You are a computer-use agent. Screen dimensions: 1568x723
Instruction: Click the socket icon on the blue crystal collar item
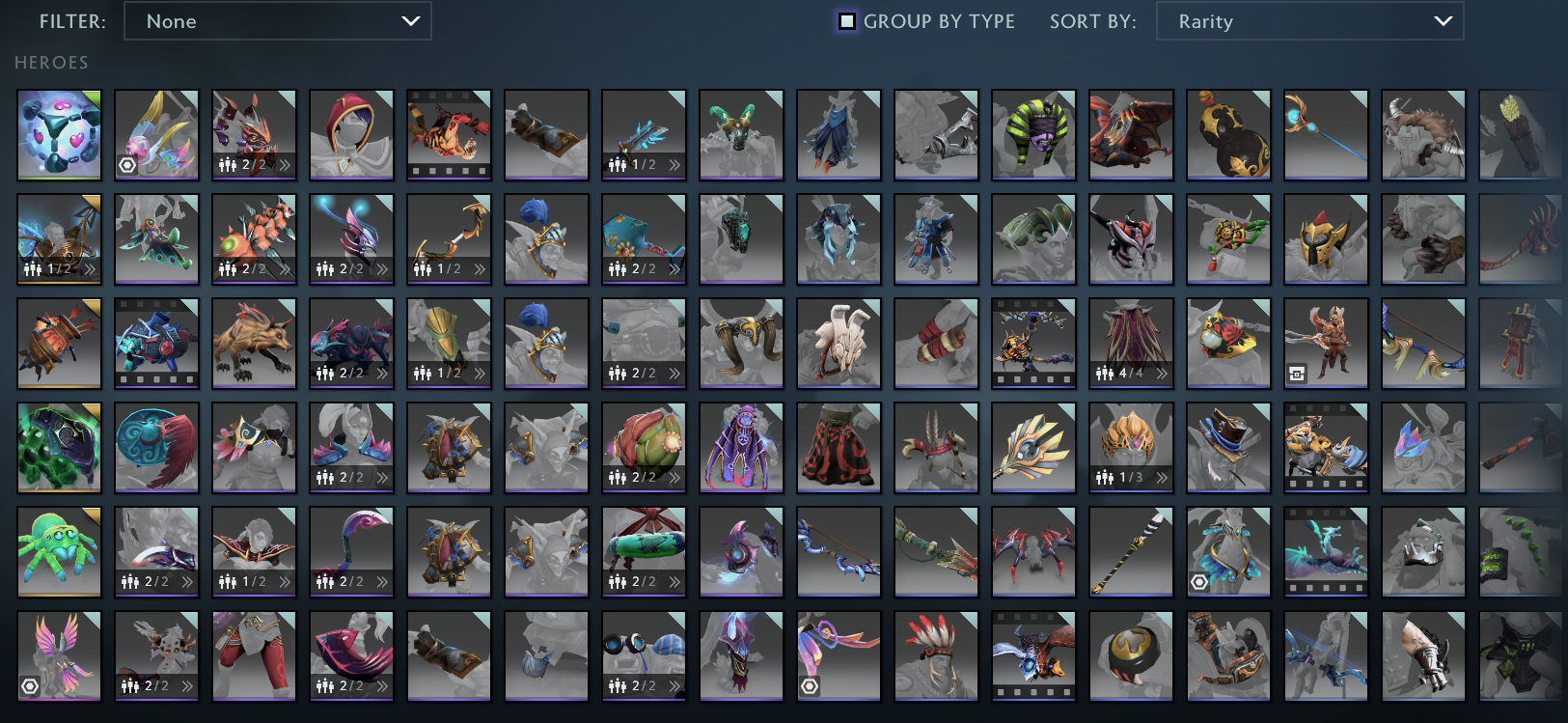pos(1200,581)
